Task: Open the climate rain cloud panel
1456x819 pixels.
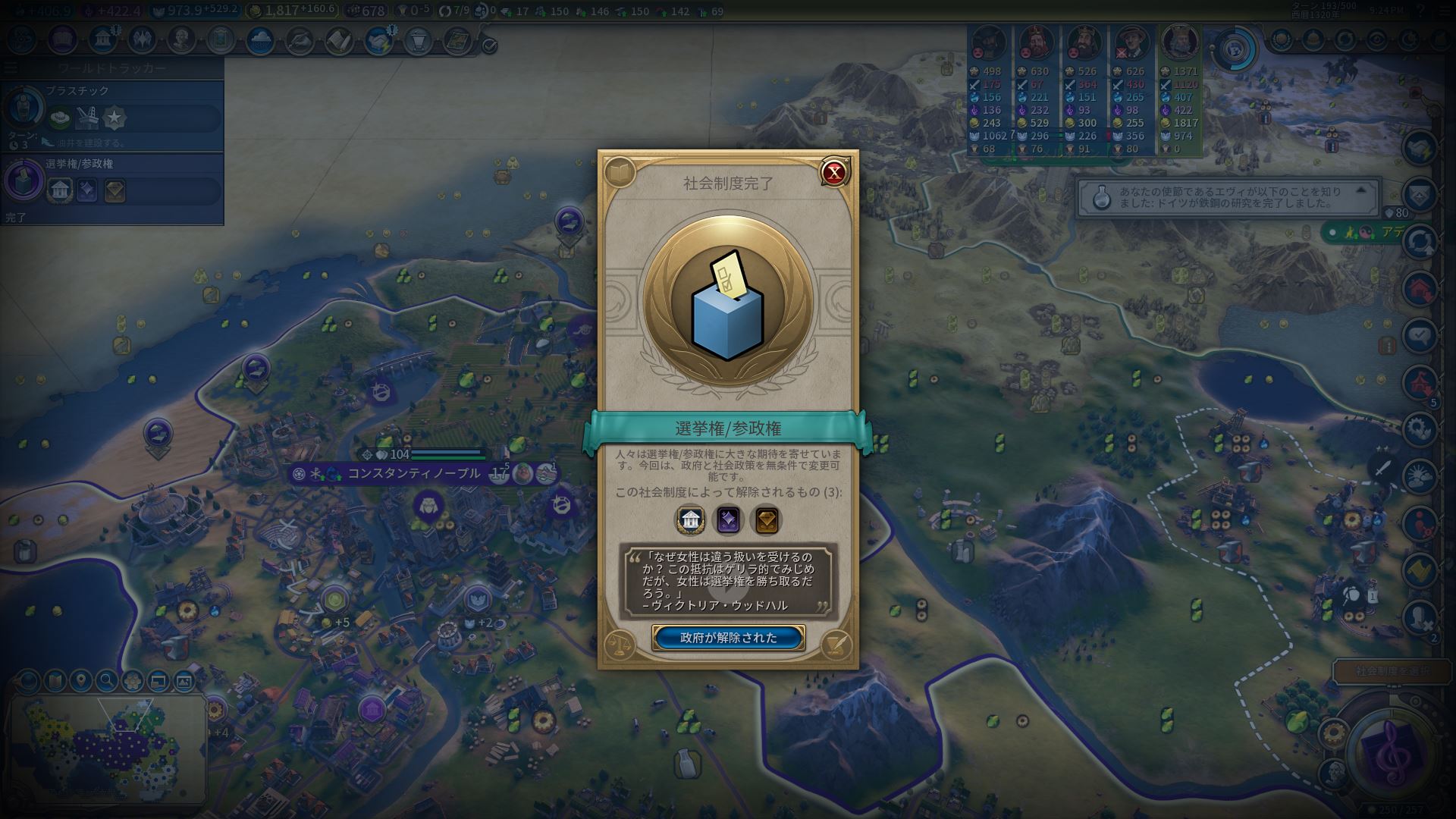Action: (x=260, y=39)
